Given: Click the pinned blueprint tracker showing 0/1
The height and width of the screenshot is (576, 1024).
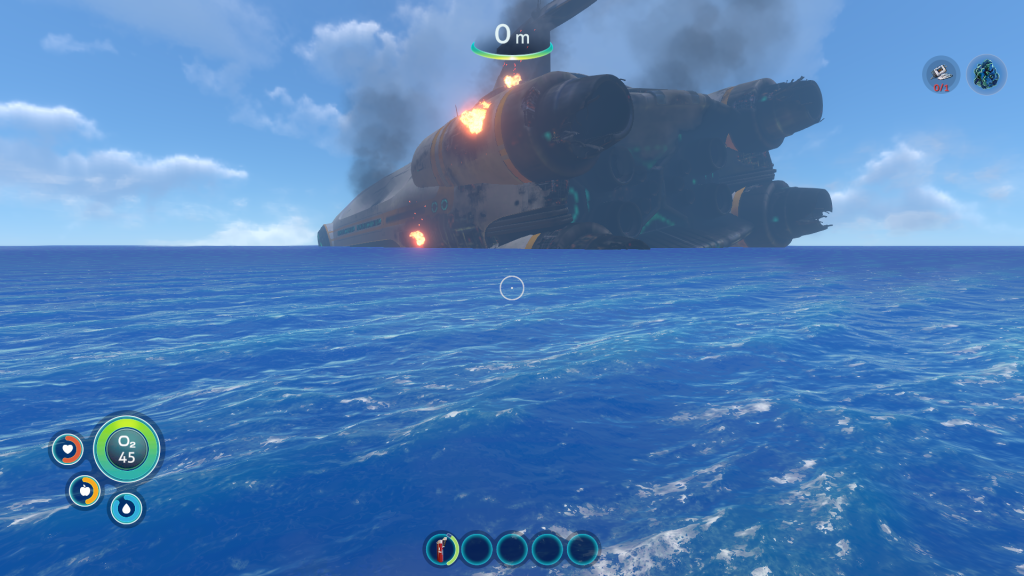Looking at the screenshot, I should [941, 75].
